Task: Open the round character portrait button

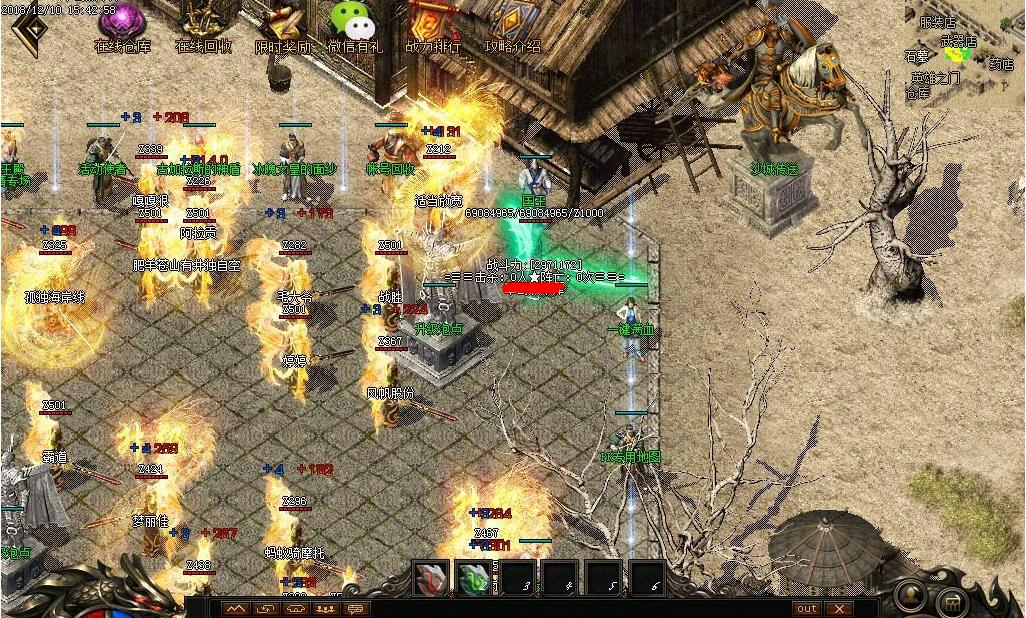Action: tap(911, 595)
